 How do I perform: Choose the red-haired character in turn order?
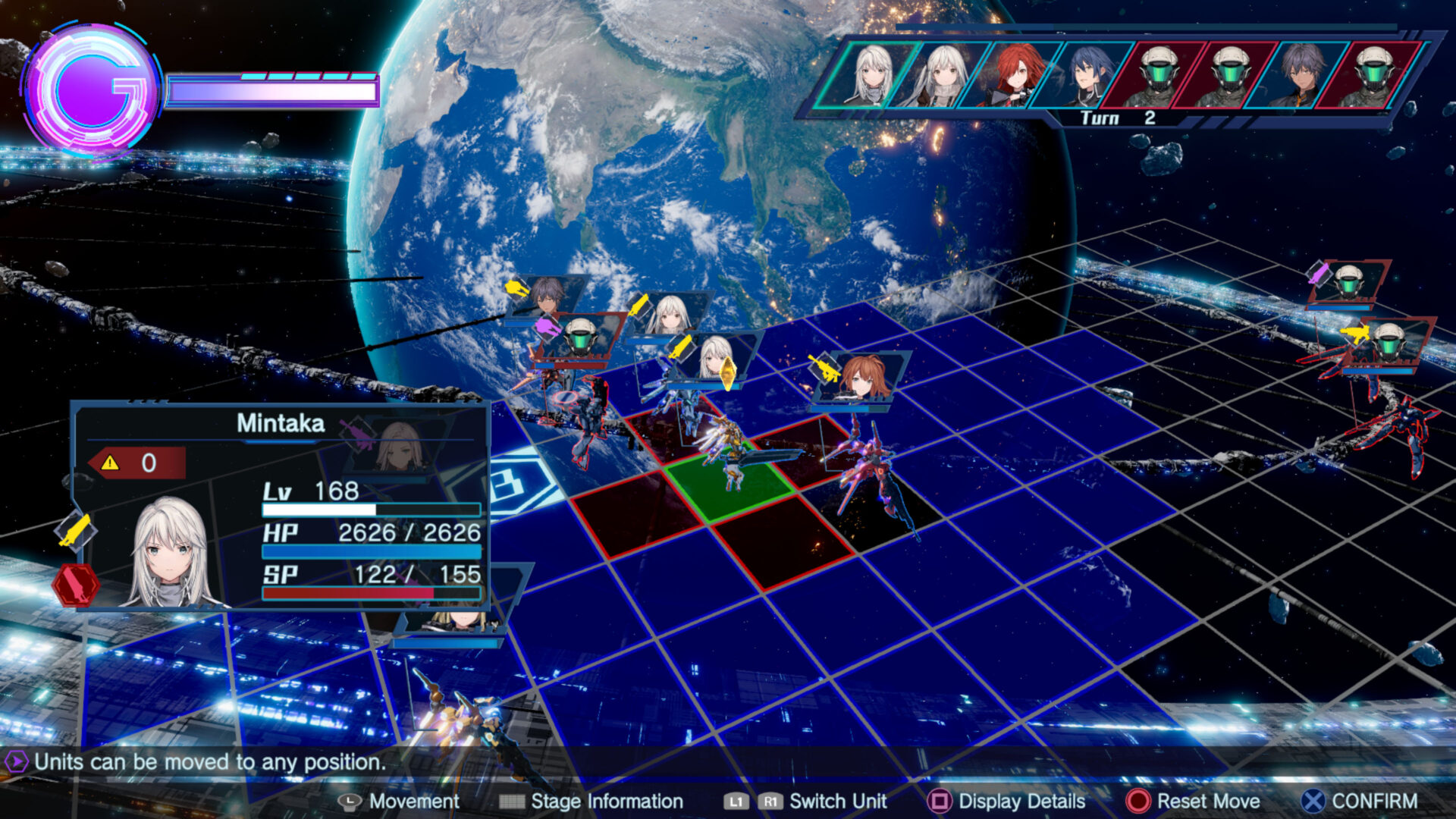coord(1016,74)
